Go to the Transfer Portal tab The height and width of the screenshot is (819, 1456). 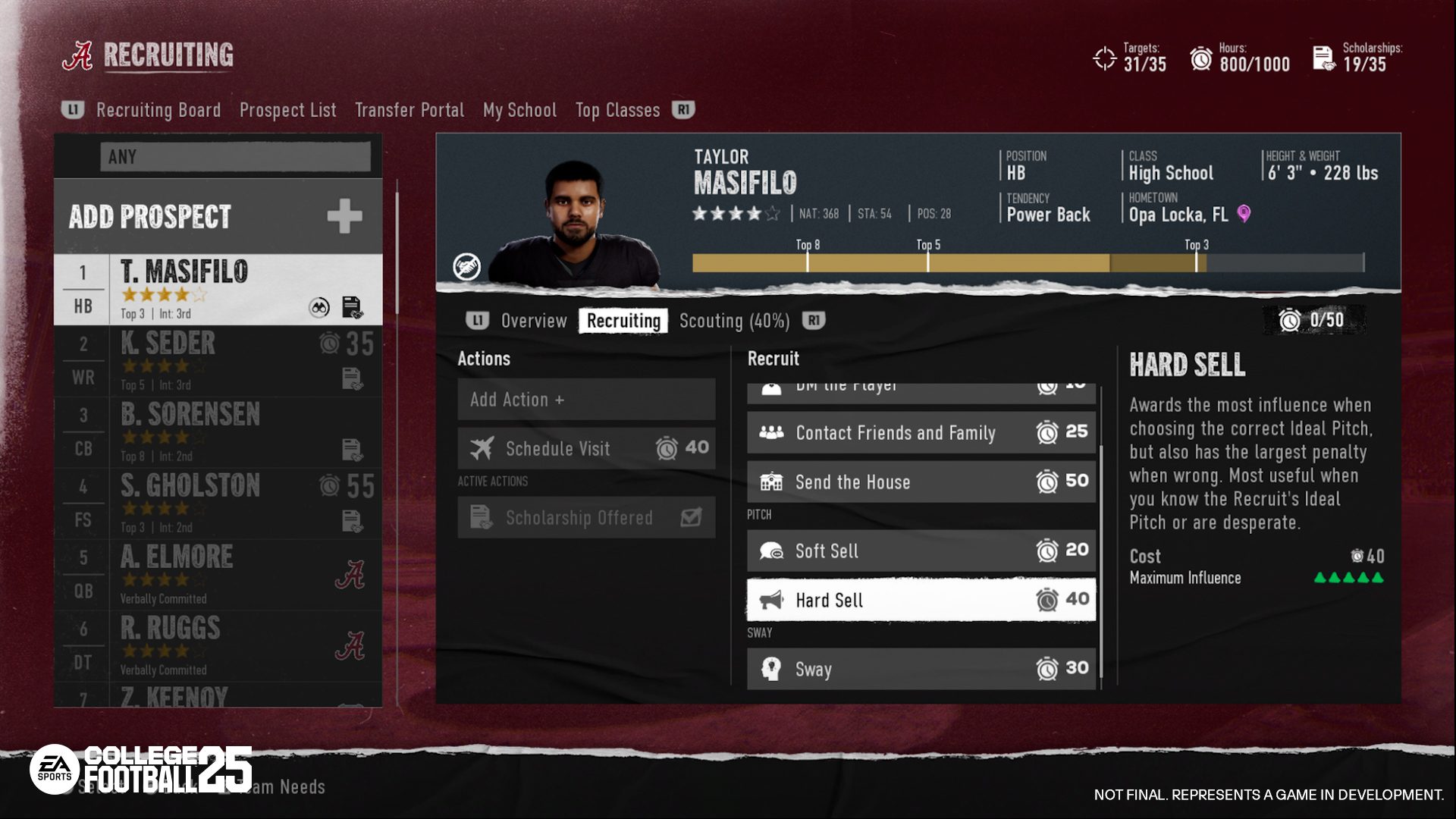click(x=409, y=110)
